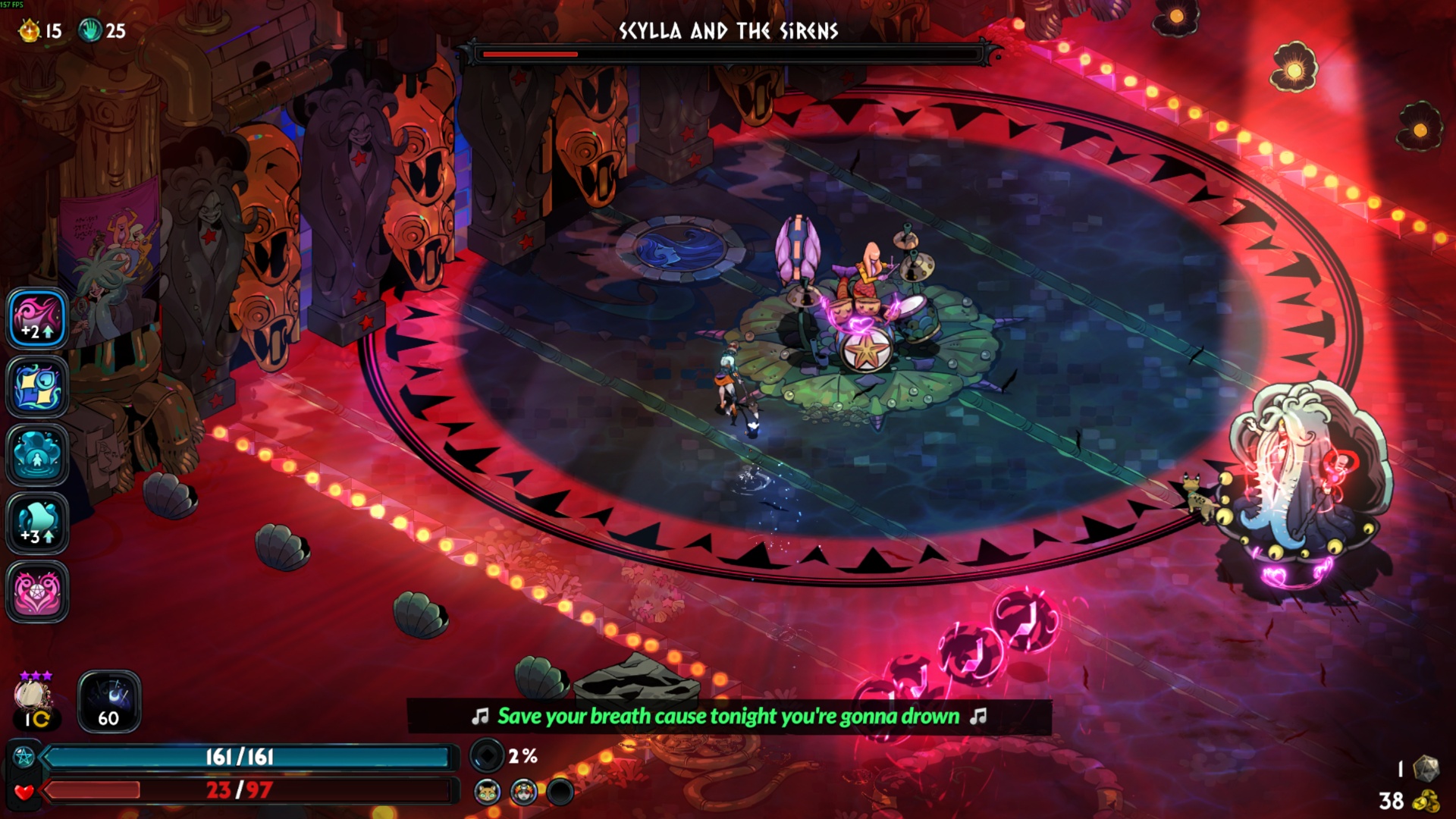The width and height of the screenshot is (1456, 819).
Task: Click the yellow diamonds boon icon
Action: tap(37, 387)
